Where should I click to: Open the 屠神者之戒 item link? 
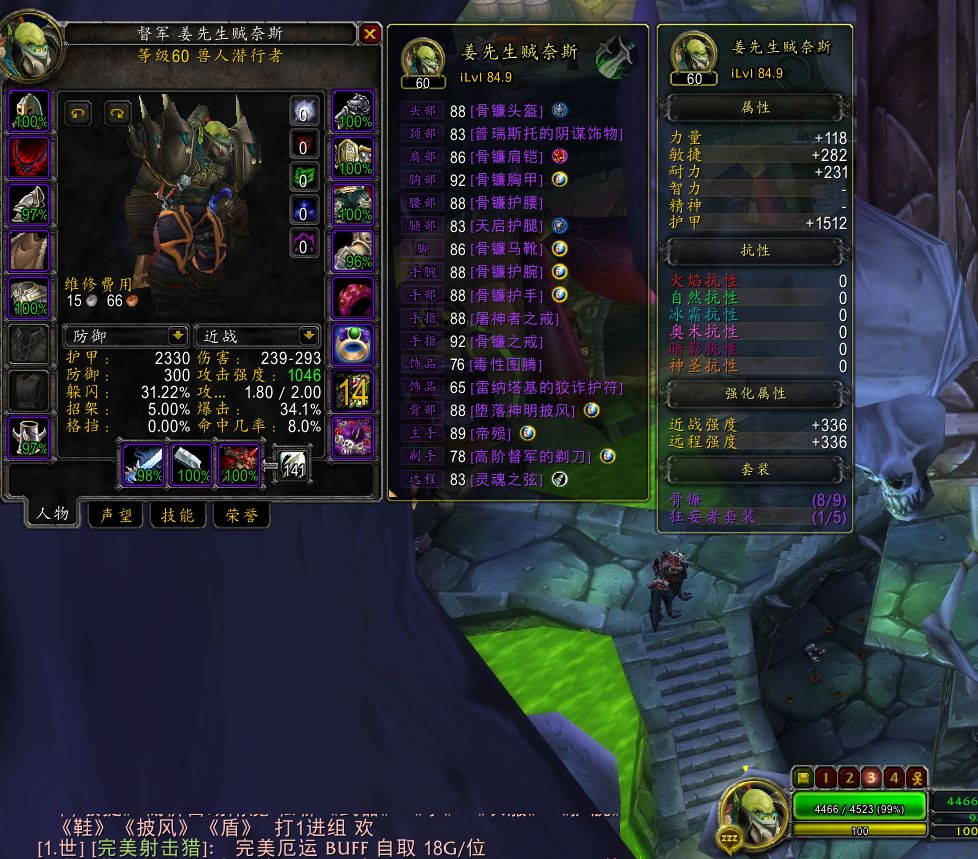click(515, 318)
